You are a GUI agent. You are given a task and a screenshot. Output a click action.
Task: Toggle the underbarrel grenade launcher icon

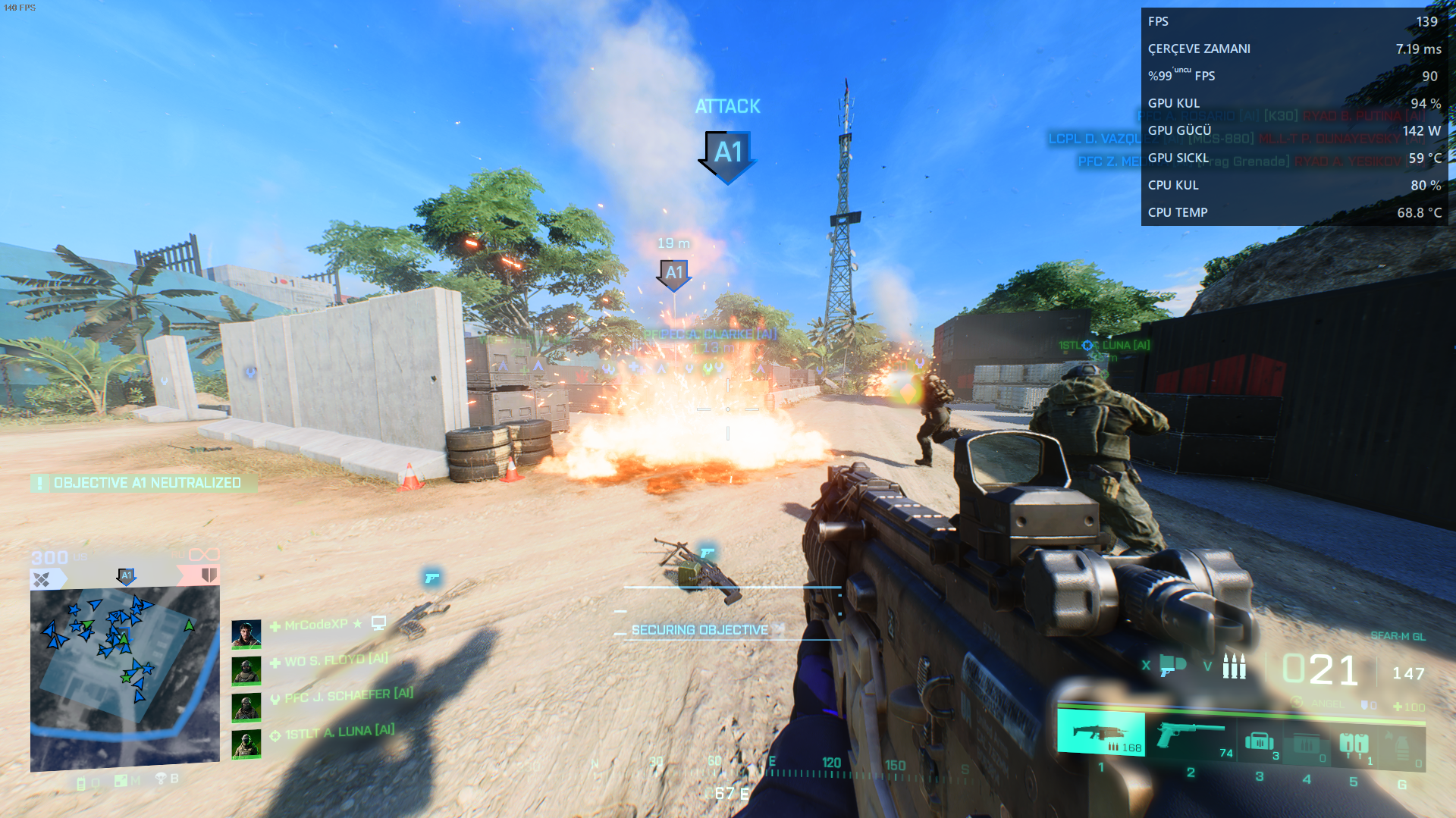(1172, 666)
